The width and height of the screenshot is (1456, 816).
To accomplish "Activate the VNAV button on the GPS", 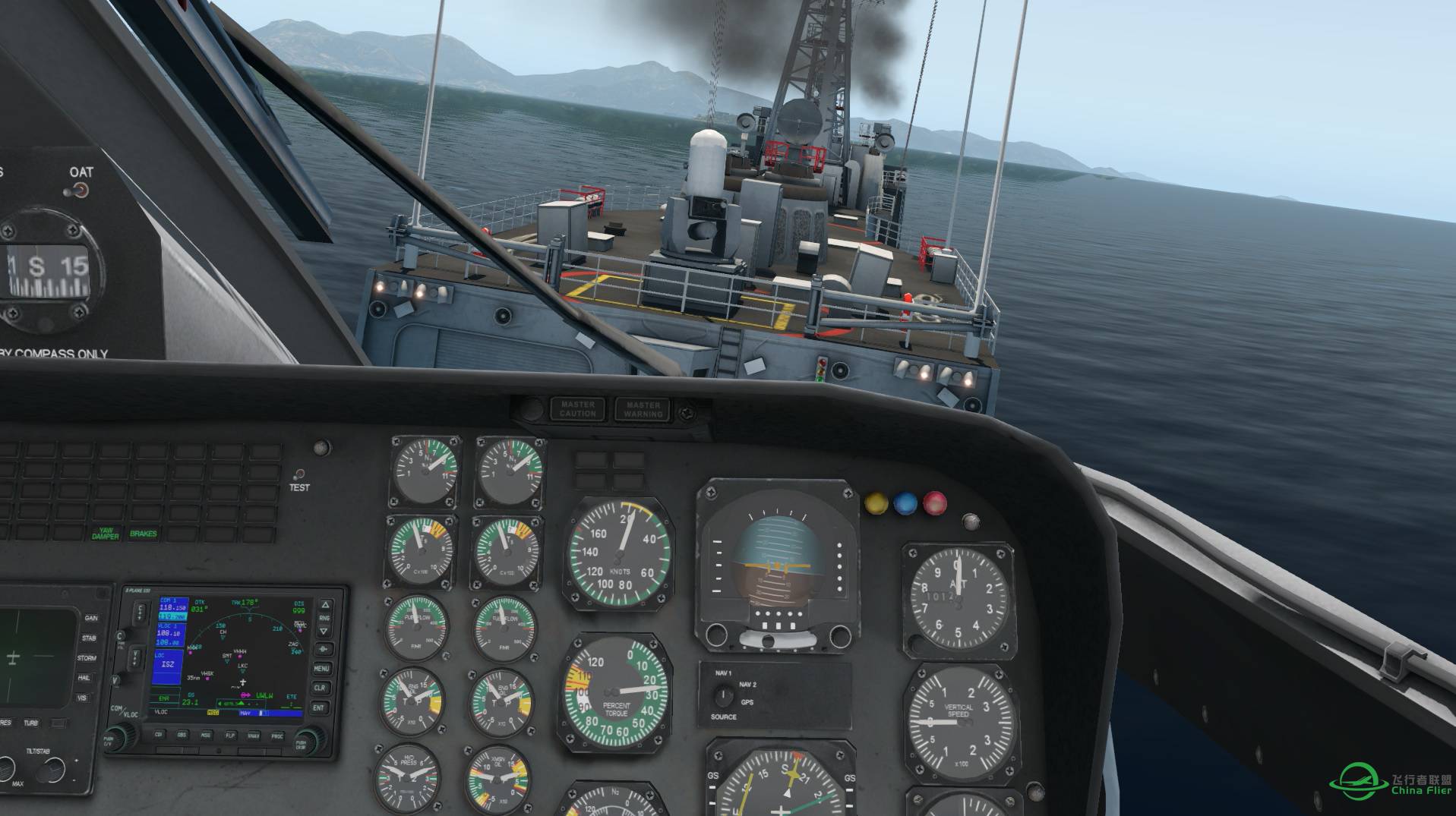I will (254, 735).
